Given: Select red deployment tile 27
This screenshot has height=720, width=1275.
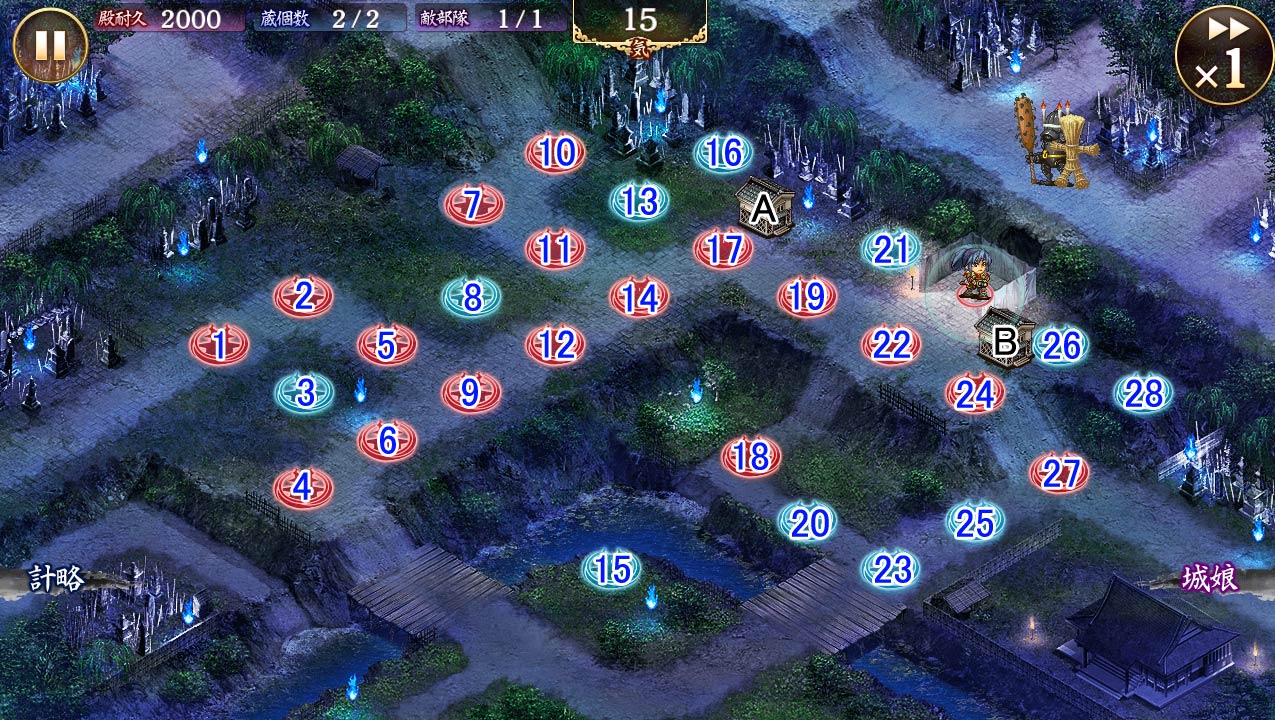Looking at the screenshot, I should pyautogui.click(x=1059, y=473).
